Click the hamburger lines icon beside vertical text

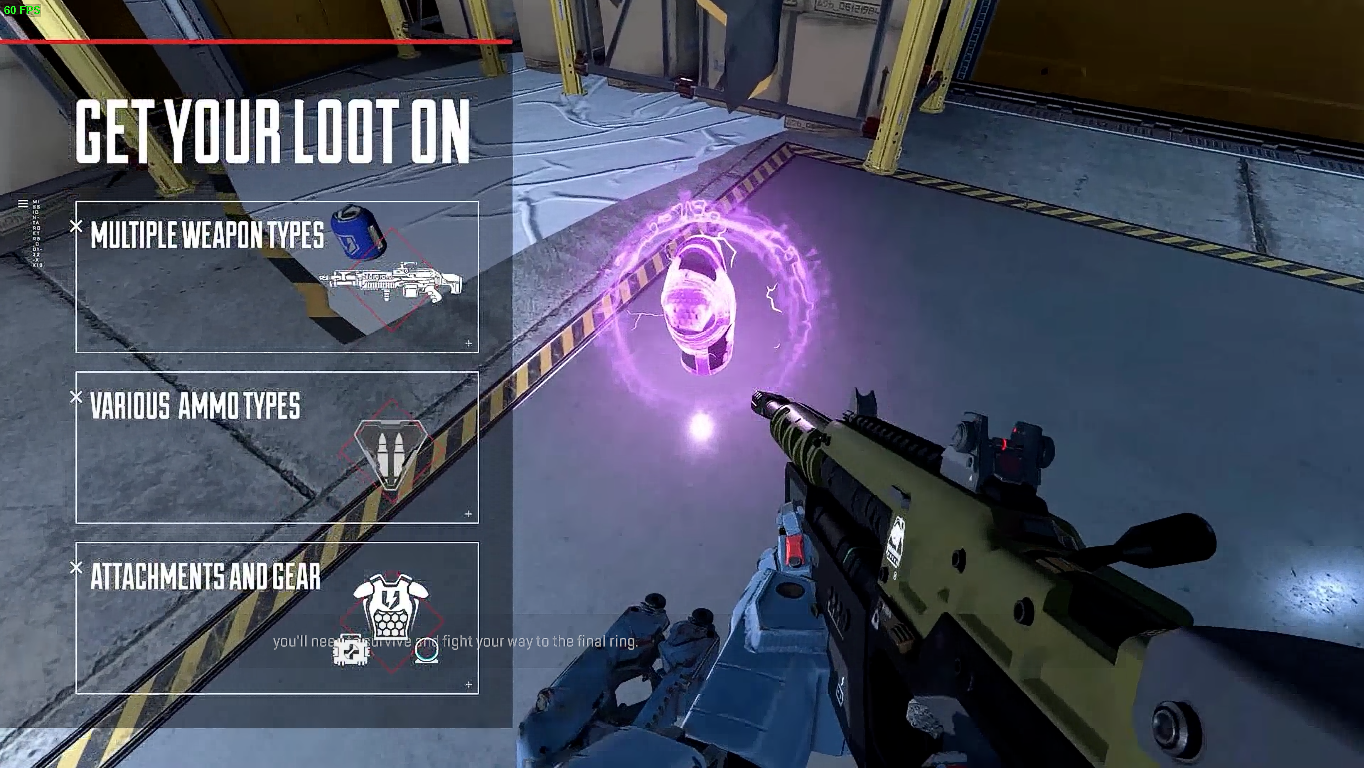[x=23, y=204]
